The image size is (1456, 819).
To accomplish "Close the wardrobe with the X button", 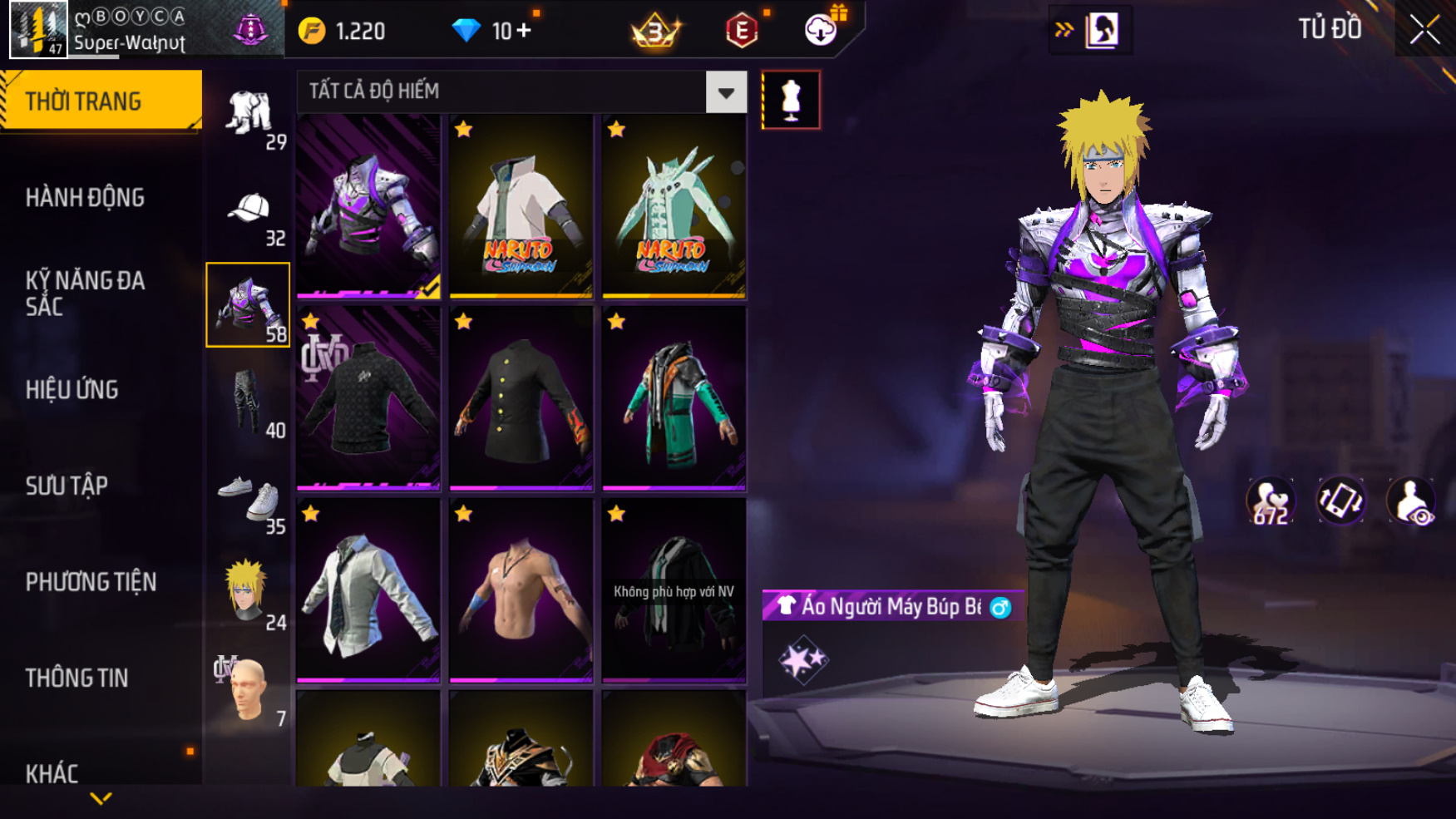I will [x=1424, y=30].
